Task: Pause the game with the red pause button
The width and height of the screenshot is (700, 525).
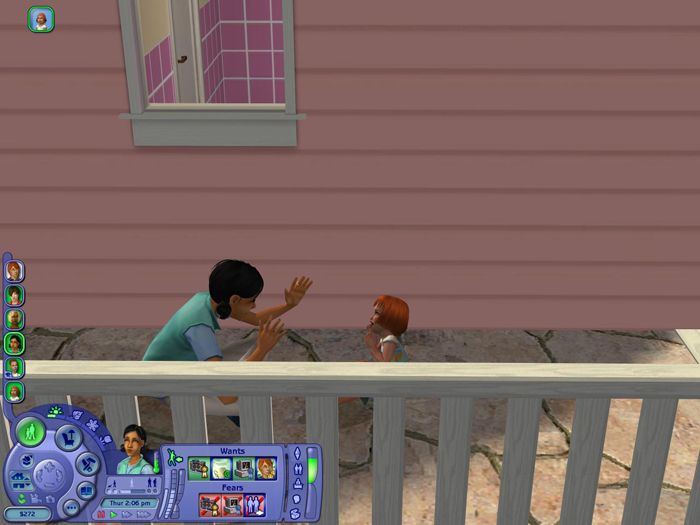Action: click(x=100, y=515)
